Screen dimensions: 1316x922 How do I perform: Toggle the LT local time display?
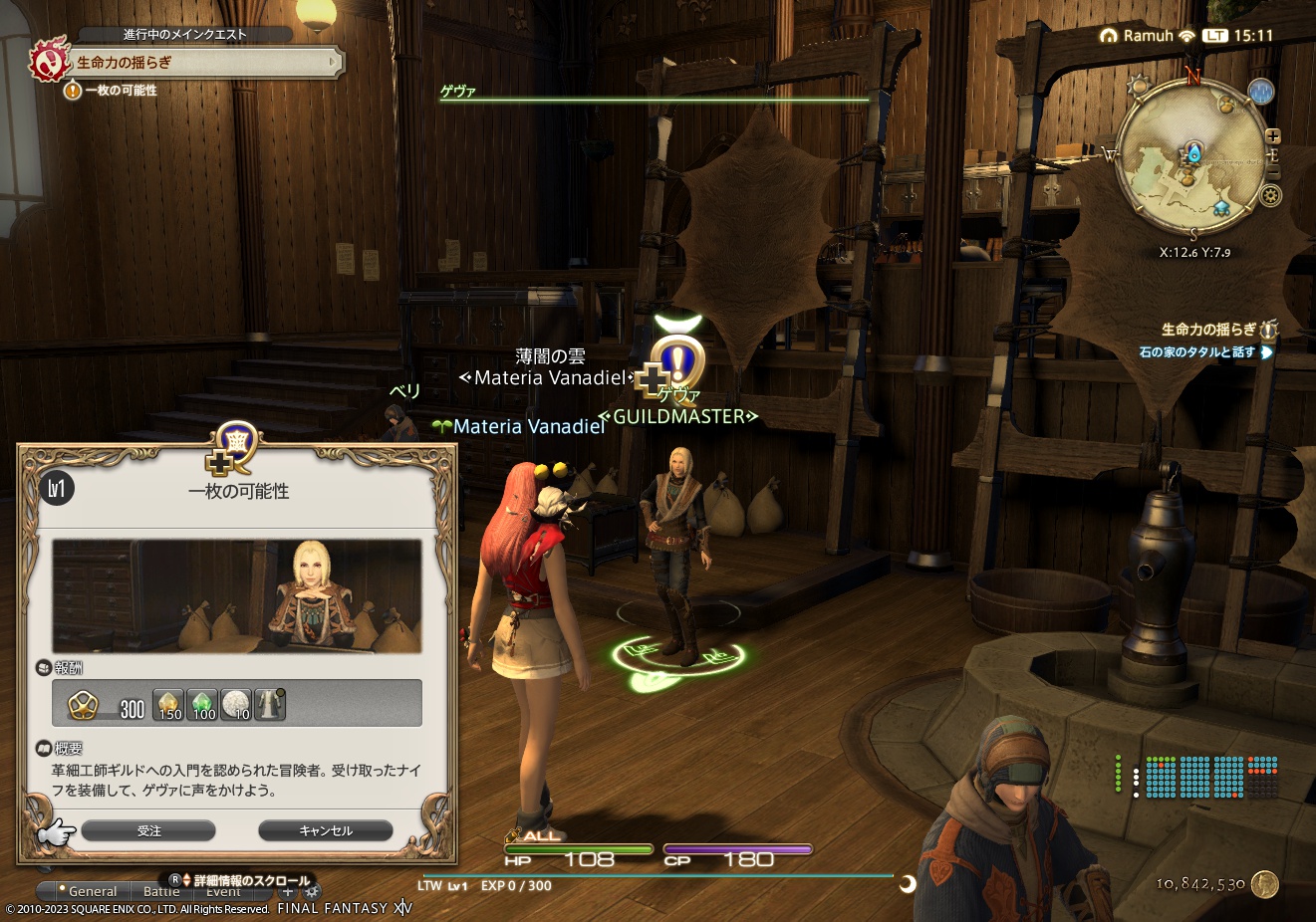(1215, 35)
